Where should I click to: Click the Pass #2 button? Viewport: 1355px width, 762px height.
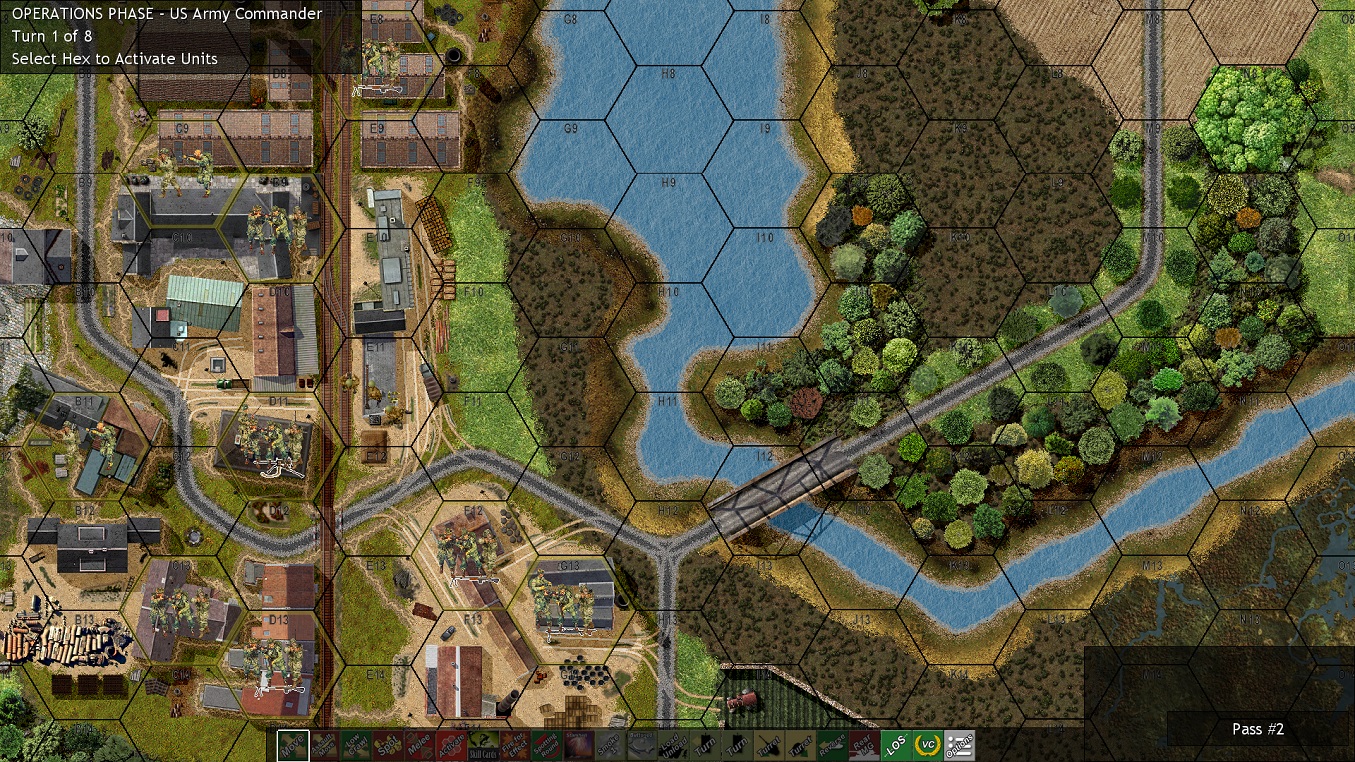pos(1257,729)
